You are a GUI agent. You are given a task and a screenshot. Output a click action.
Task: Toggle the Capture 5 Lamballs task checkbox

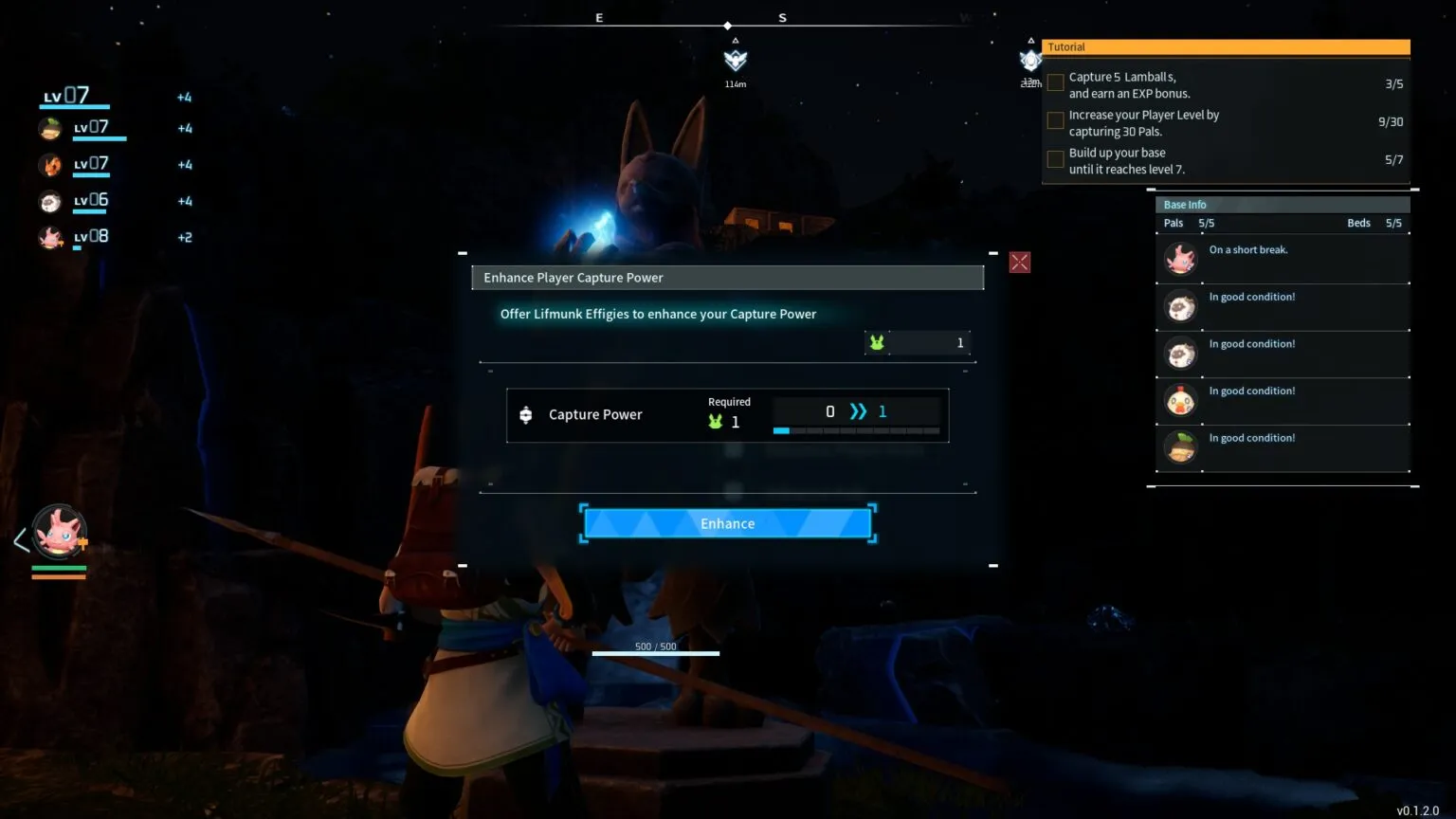1055,83
